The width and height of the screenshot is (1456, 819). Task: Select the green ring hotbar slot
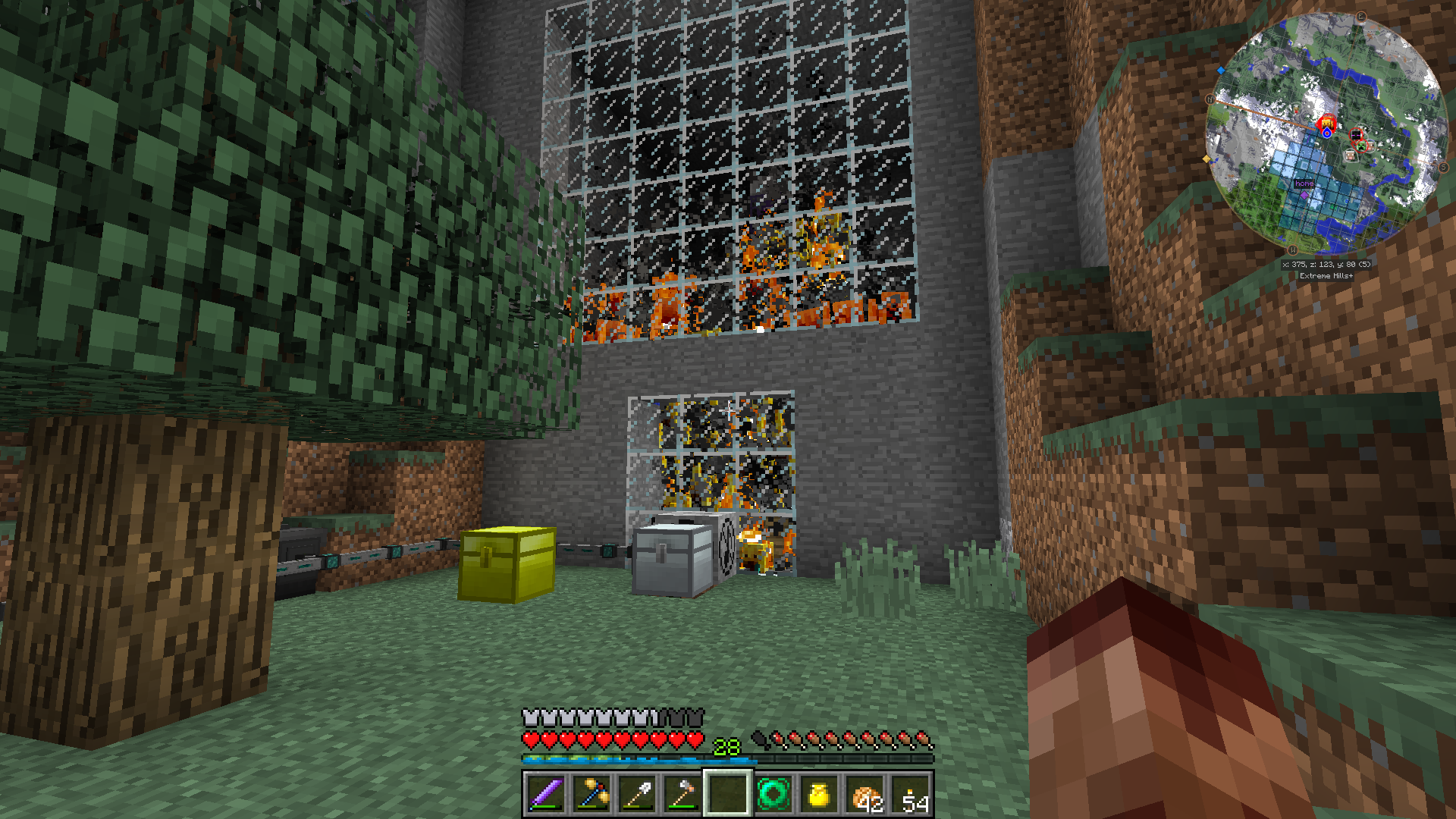773,794
